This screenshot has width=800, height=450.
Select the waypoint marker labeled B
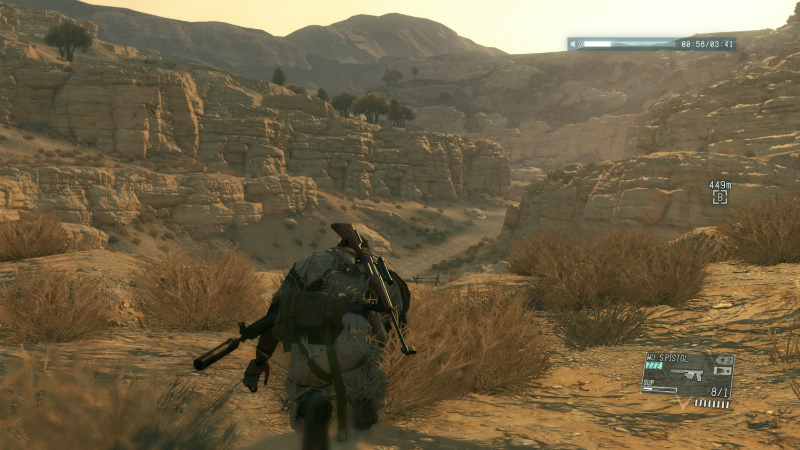pyautogui.click(x=719, y=198)
